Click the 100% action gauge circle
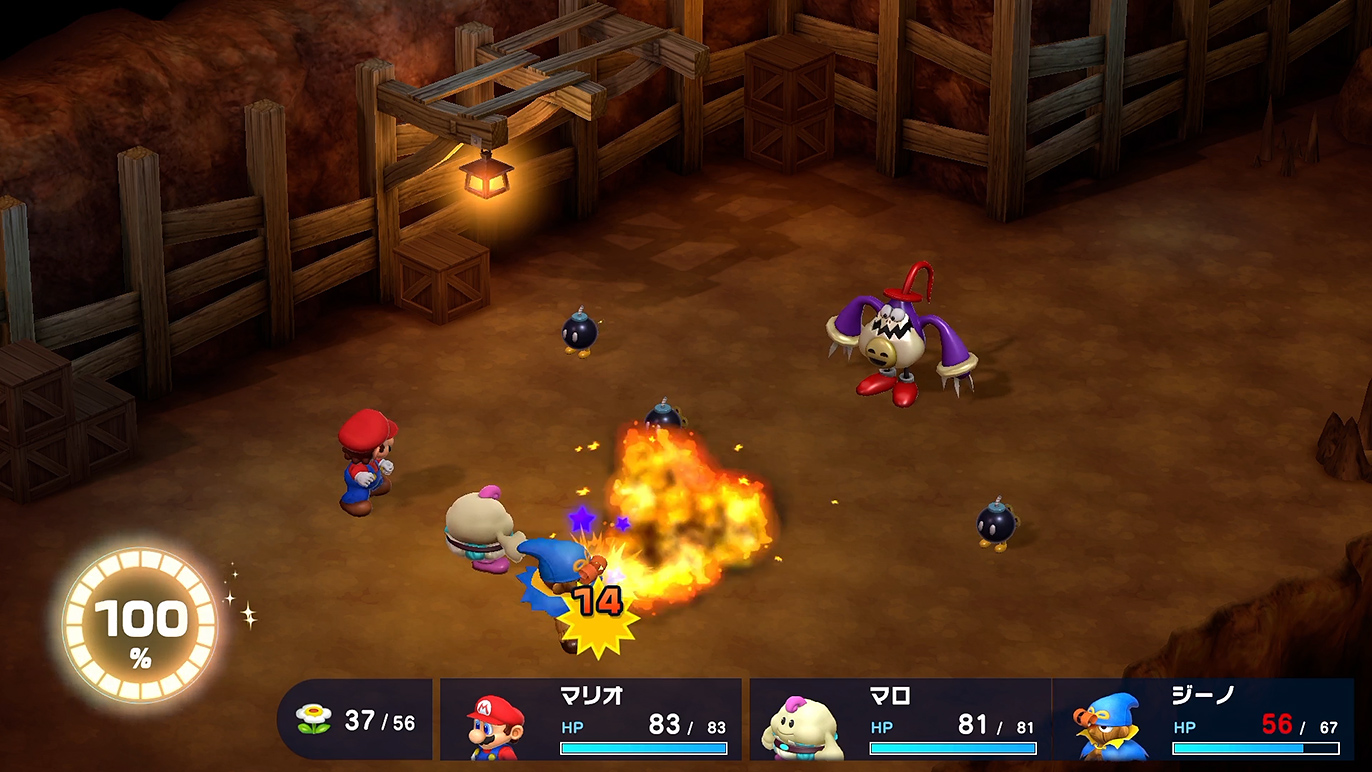Image resolution: width=1372 pixels, height=772 pixels. (x=140, y=625)
